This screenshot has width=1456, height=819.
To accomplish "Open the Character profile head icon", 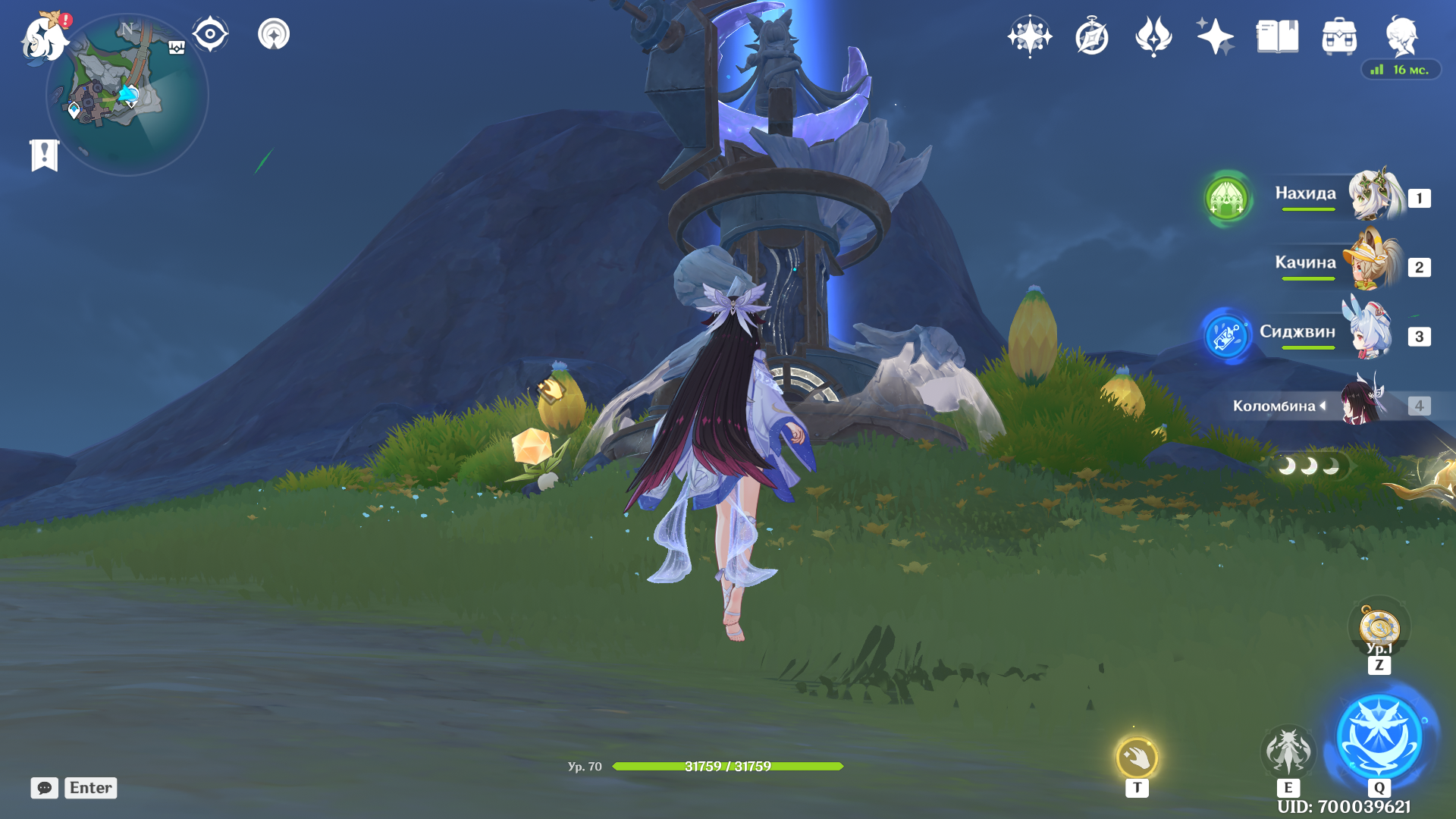I will 1401,36.
